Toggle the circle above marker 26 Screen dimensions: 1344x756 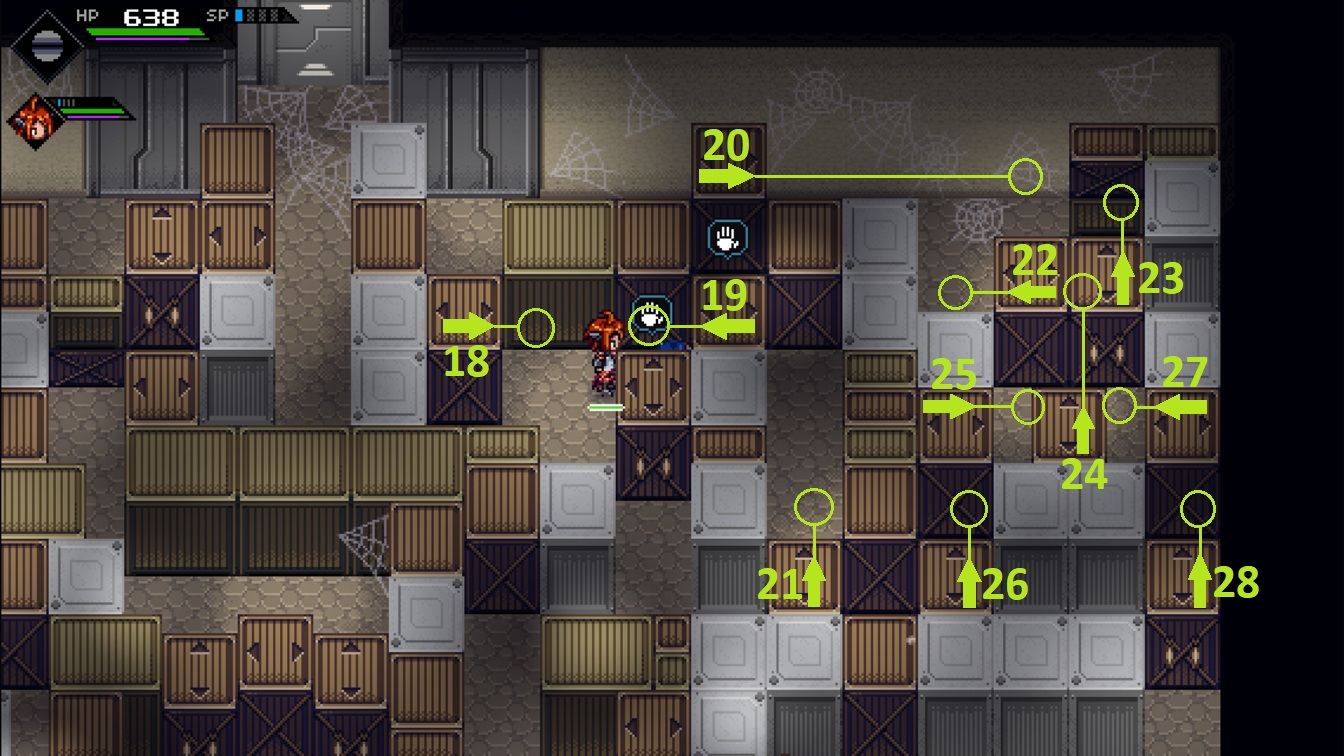pyautogui.click(x=968, y=508)
